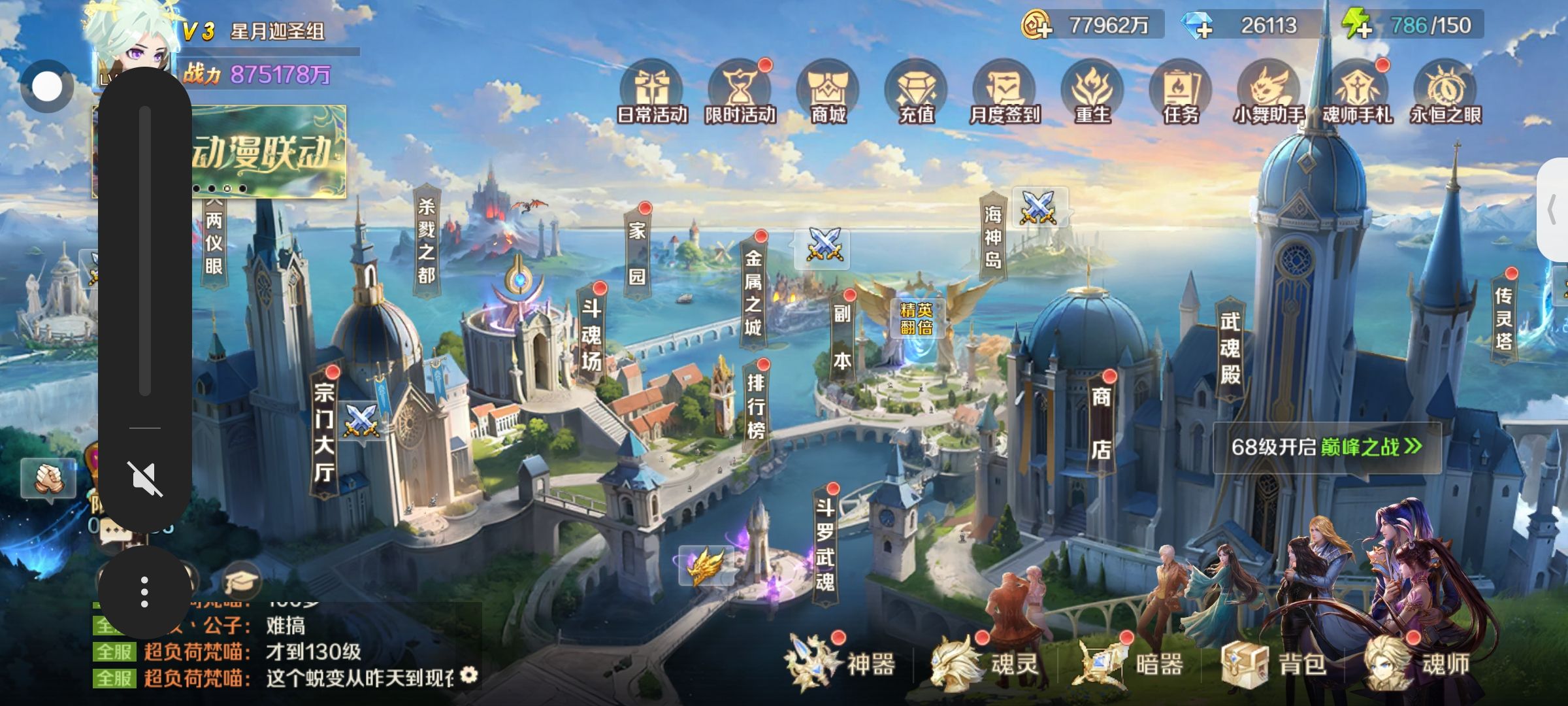
Task: Enter the 斗魂场 arena
Action: pyautogui.click(x=591, y=335)
